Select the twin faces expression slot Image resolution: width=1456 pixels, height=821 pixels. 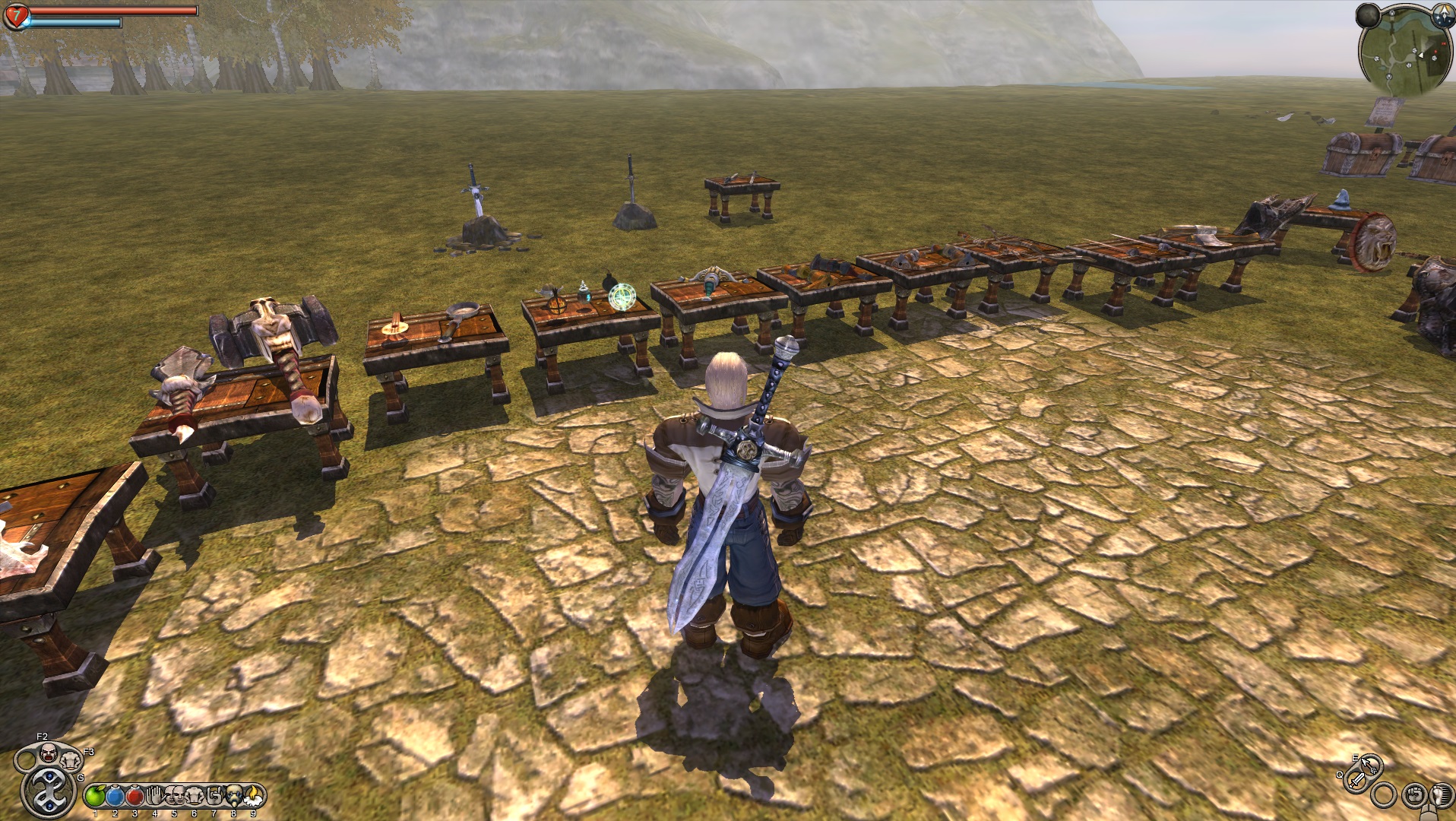click(174, 796)
